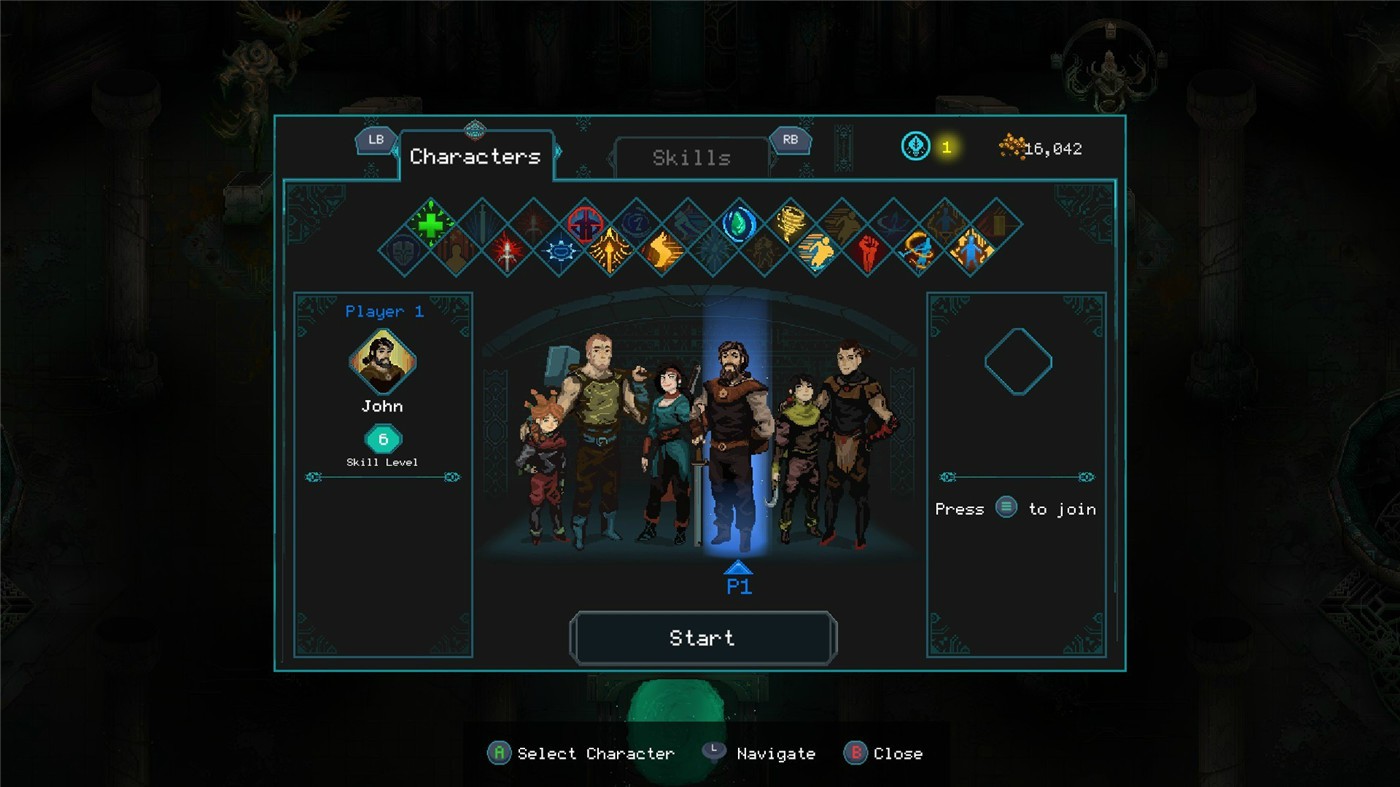Choose the small character with green scarf

point(797,450)
